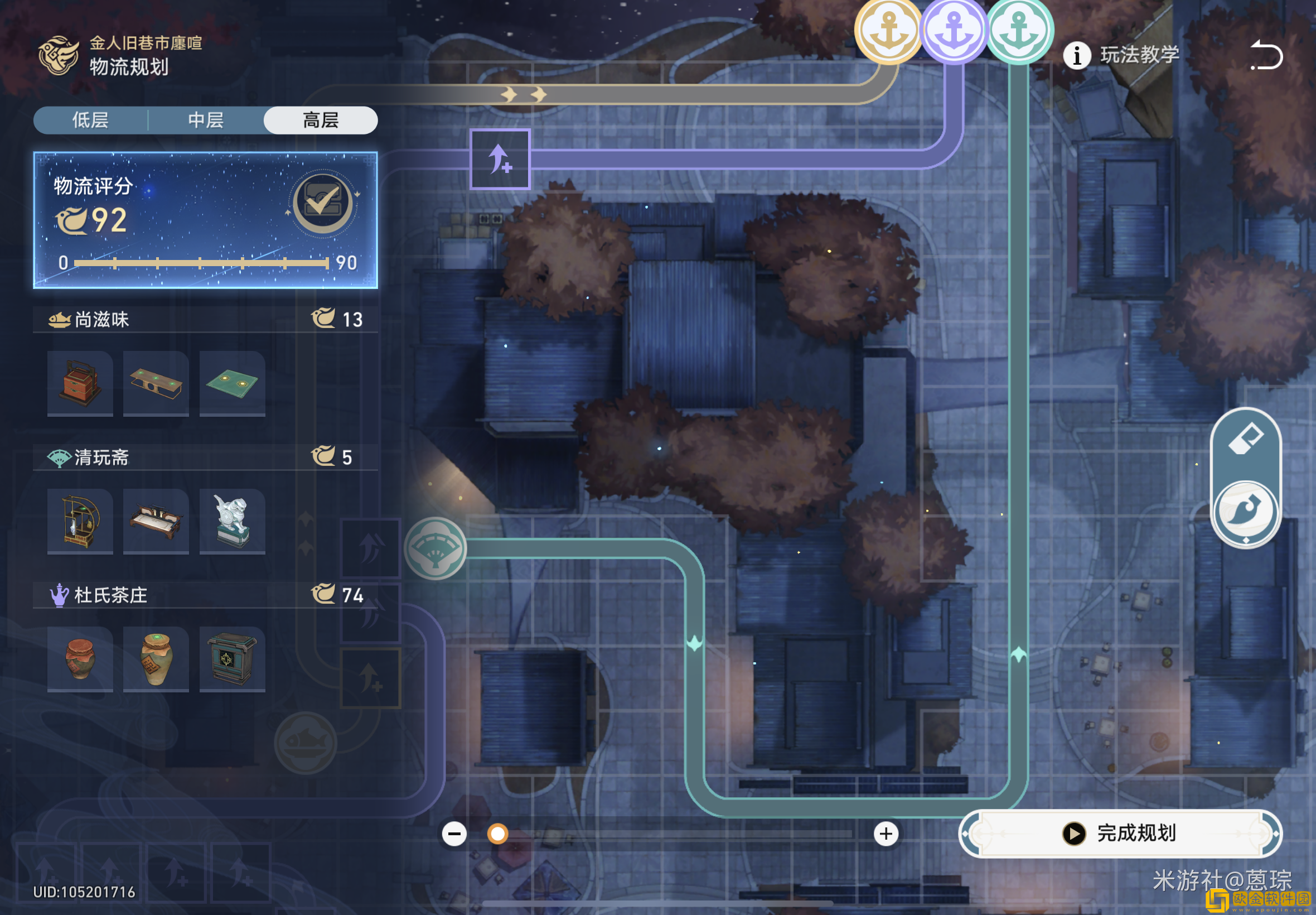Select the 高层 tab
This screenshot has width=1316, height=915.
tap(320, 121)
